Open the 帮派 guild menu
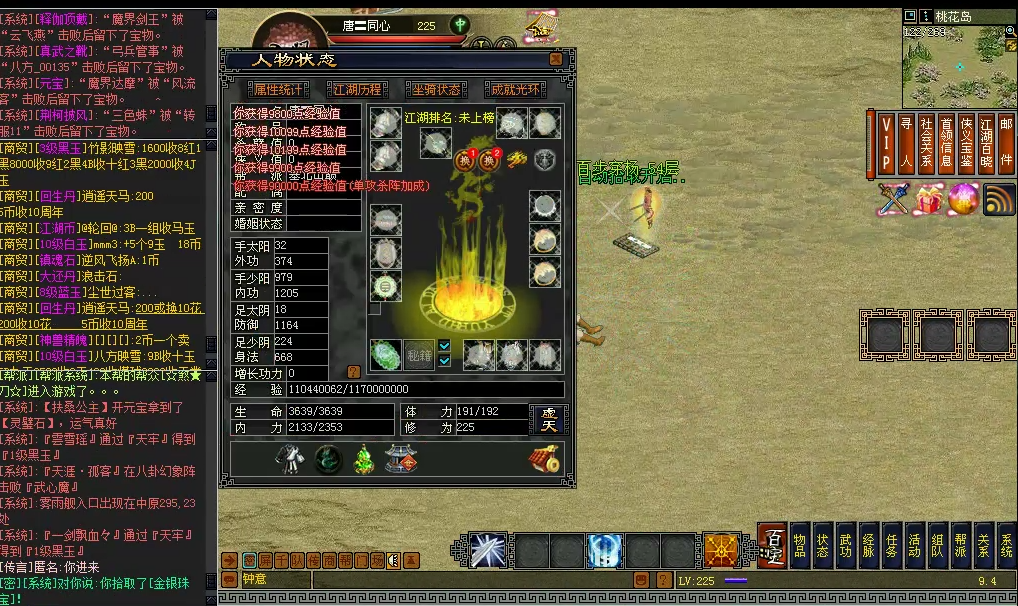1018x606 pixels. tap(960, 545)
